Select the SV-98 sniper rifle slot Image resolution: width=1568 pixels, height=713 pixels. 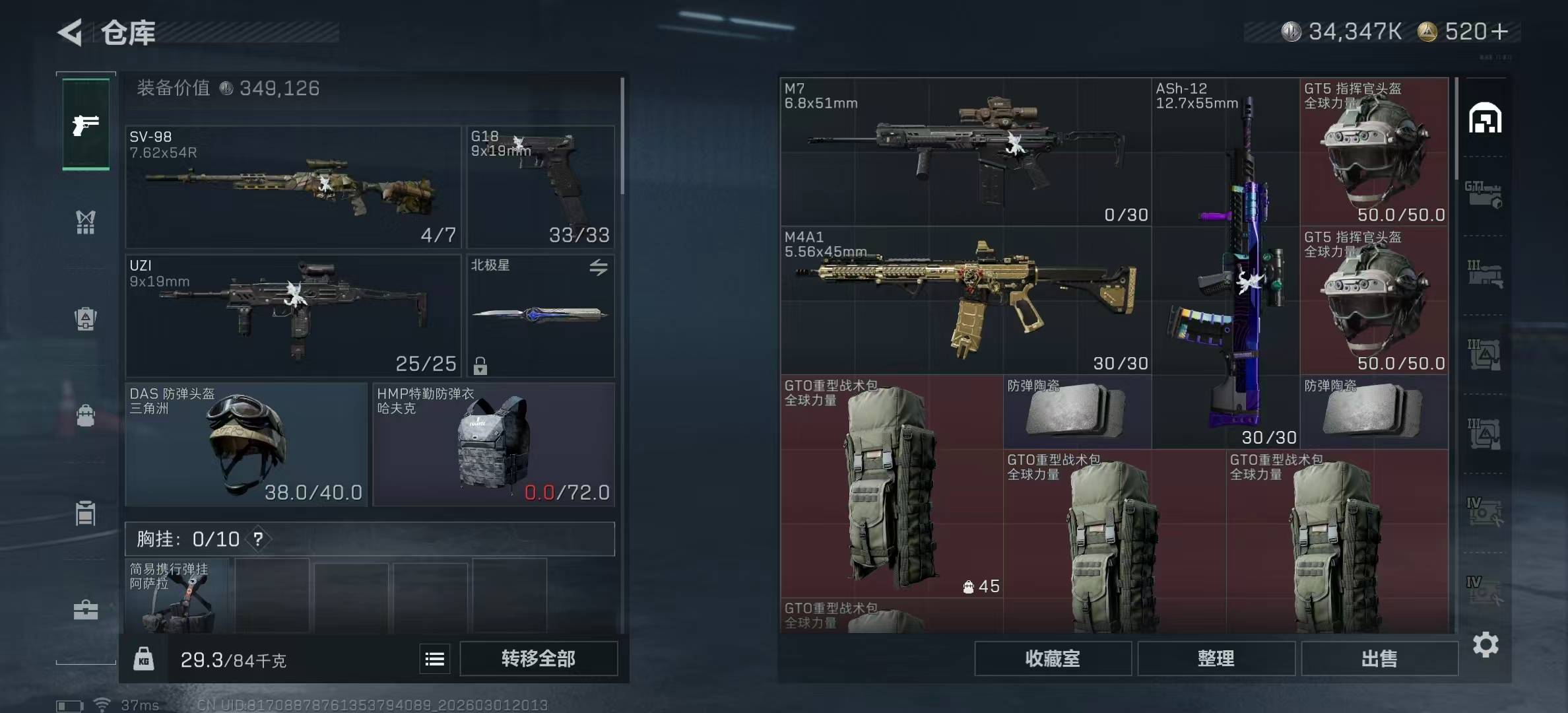(x=293, y=187)
